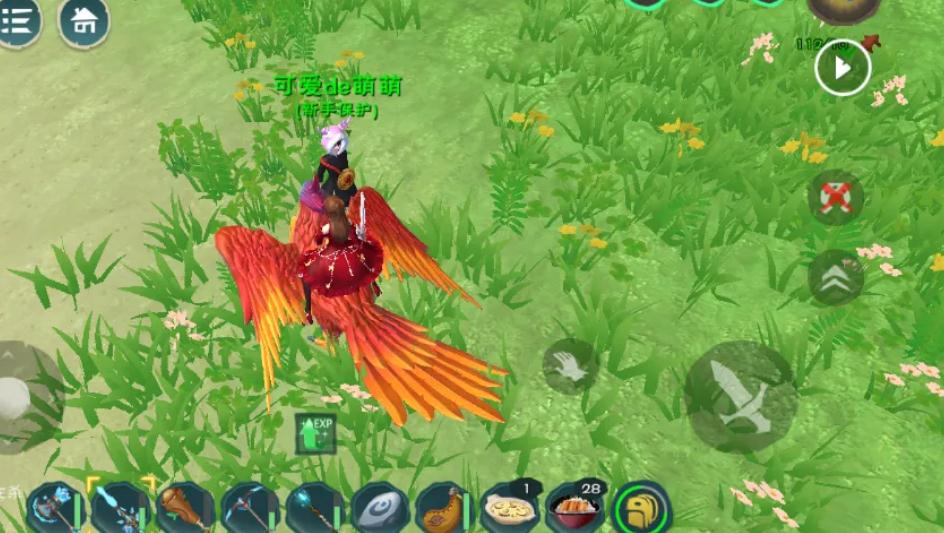The image size is (944, 533).
Task: Select the battle axe hotbar slot
Action: click(x=53, y=508)
